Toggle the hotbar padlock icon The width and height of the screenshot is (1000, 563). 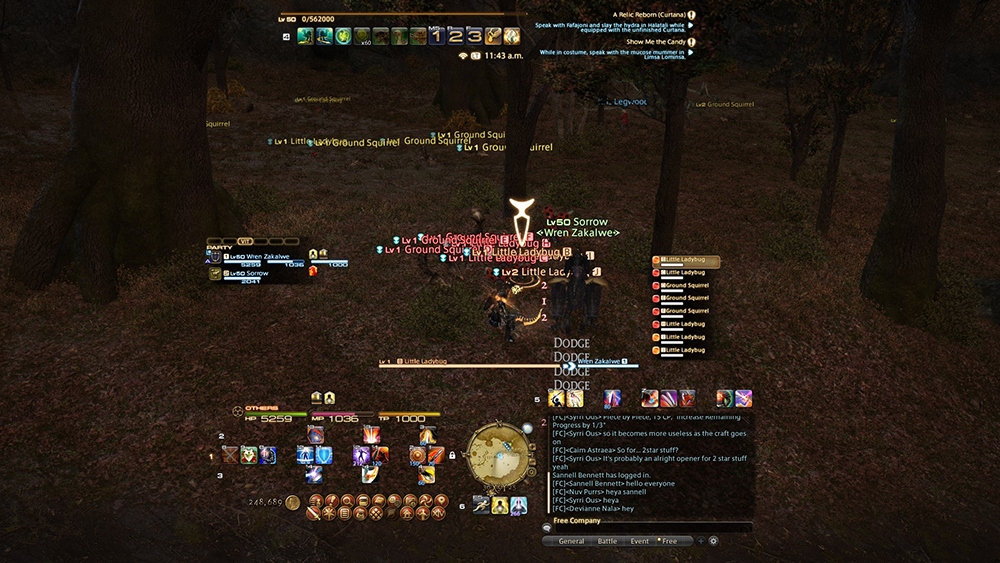[x=452, y=455]
